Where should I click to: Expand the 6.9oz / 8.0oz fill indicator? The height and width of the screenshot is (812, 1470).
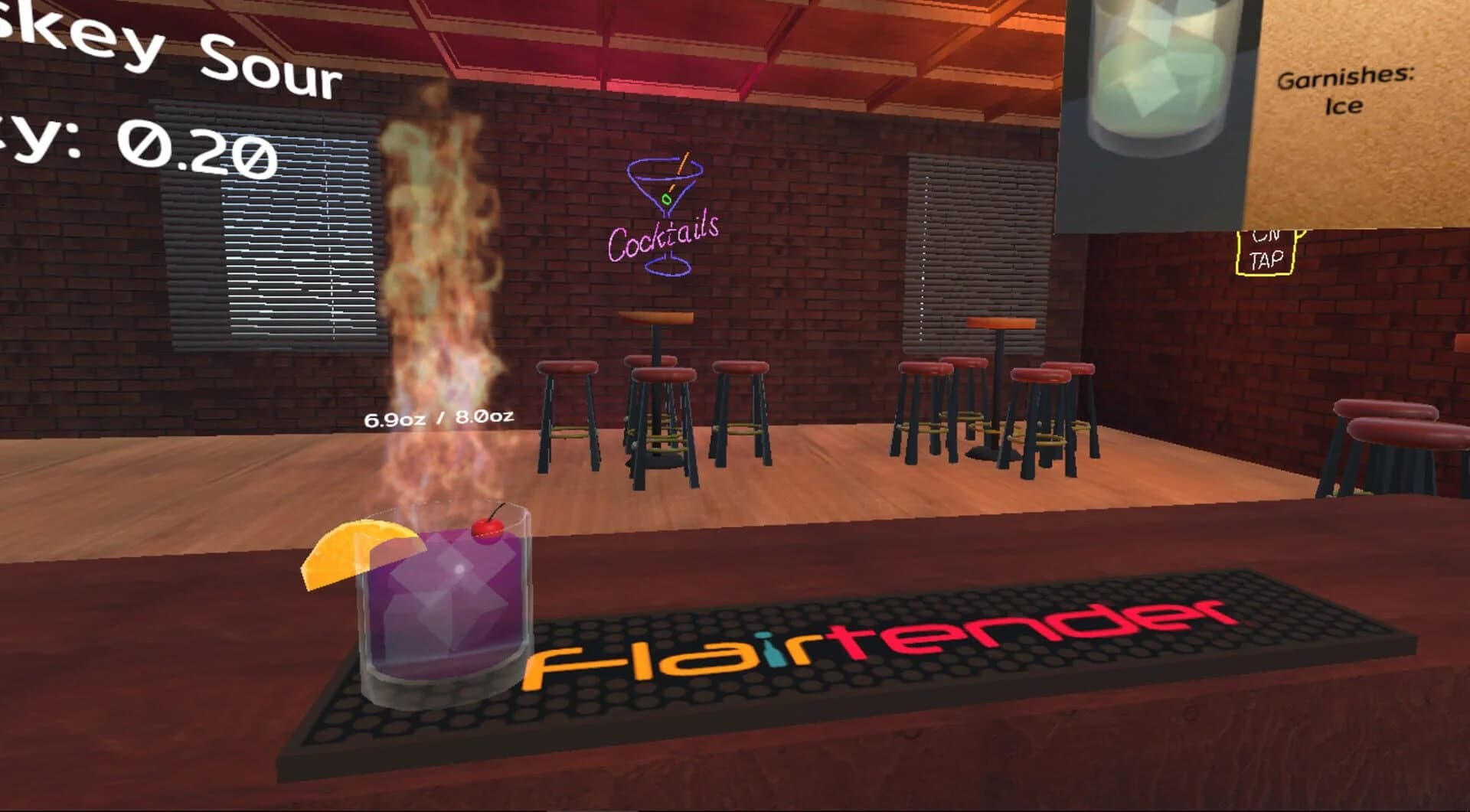point(439,419)
